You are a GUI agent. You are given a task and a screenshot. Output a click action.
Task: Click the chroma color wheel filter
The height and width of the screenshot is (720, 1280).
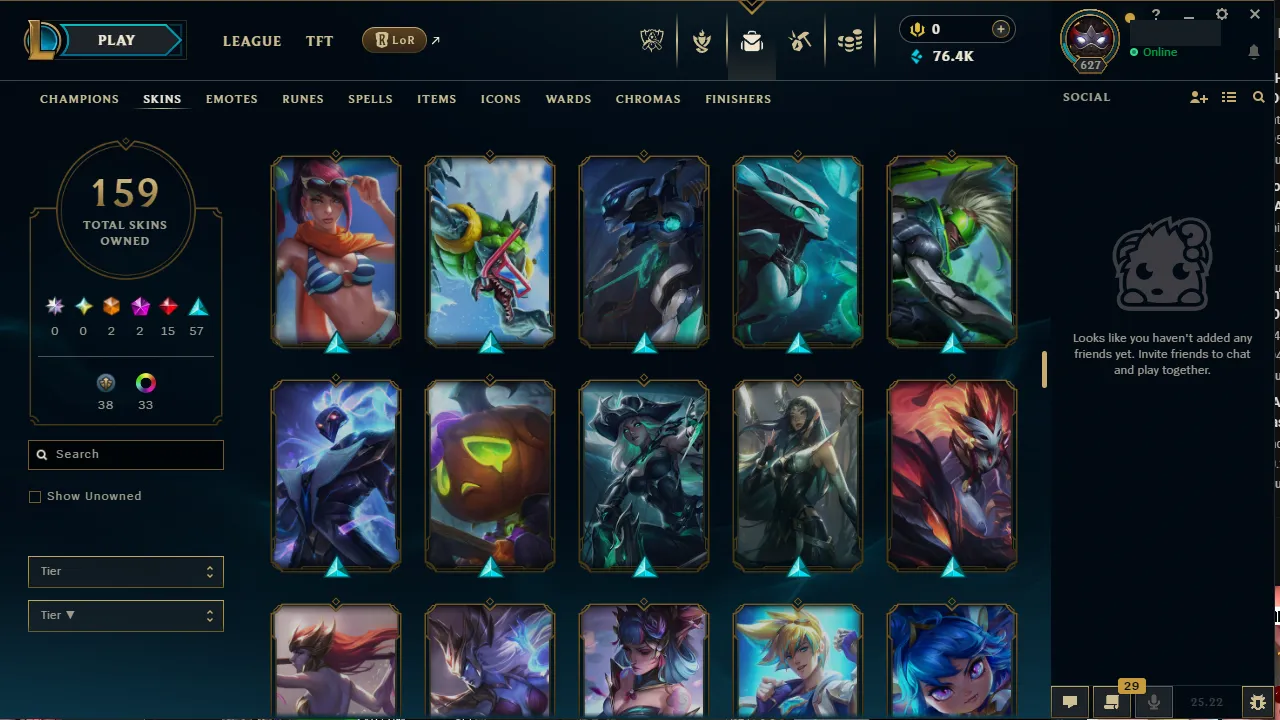(x=145, y=383)
